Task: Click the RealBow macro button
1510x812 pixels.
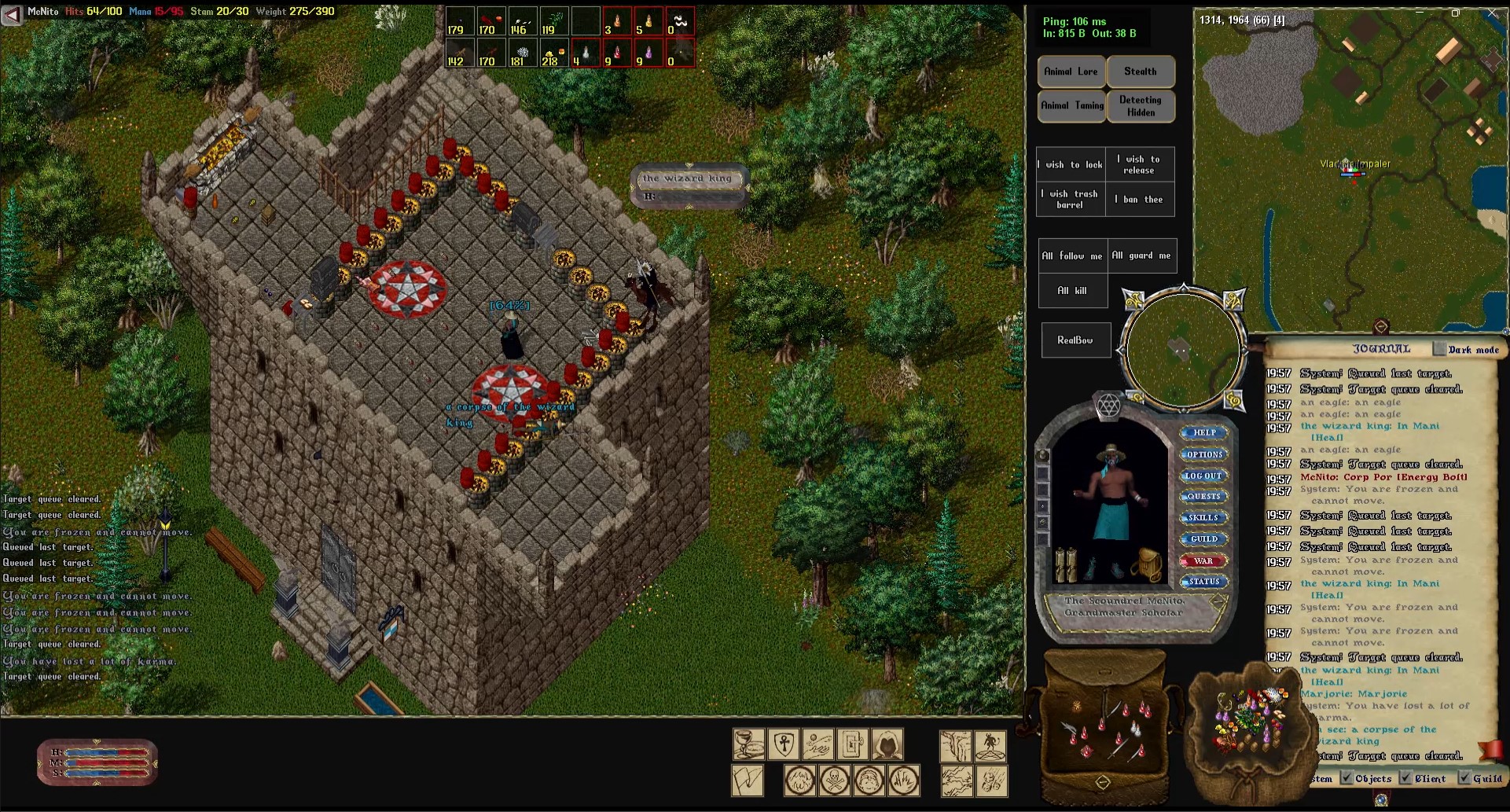Action: tap(1075, 340)
